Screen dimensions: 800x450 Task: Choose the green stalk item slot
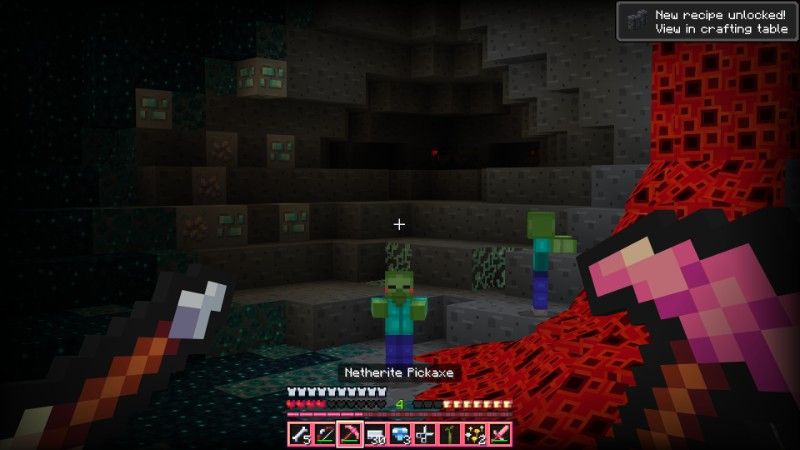pos(450,435)
